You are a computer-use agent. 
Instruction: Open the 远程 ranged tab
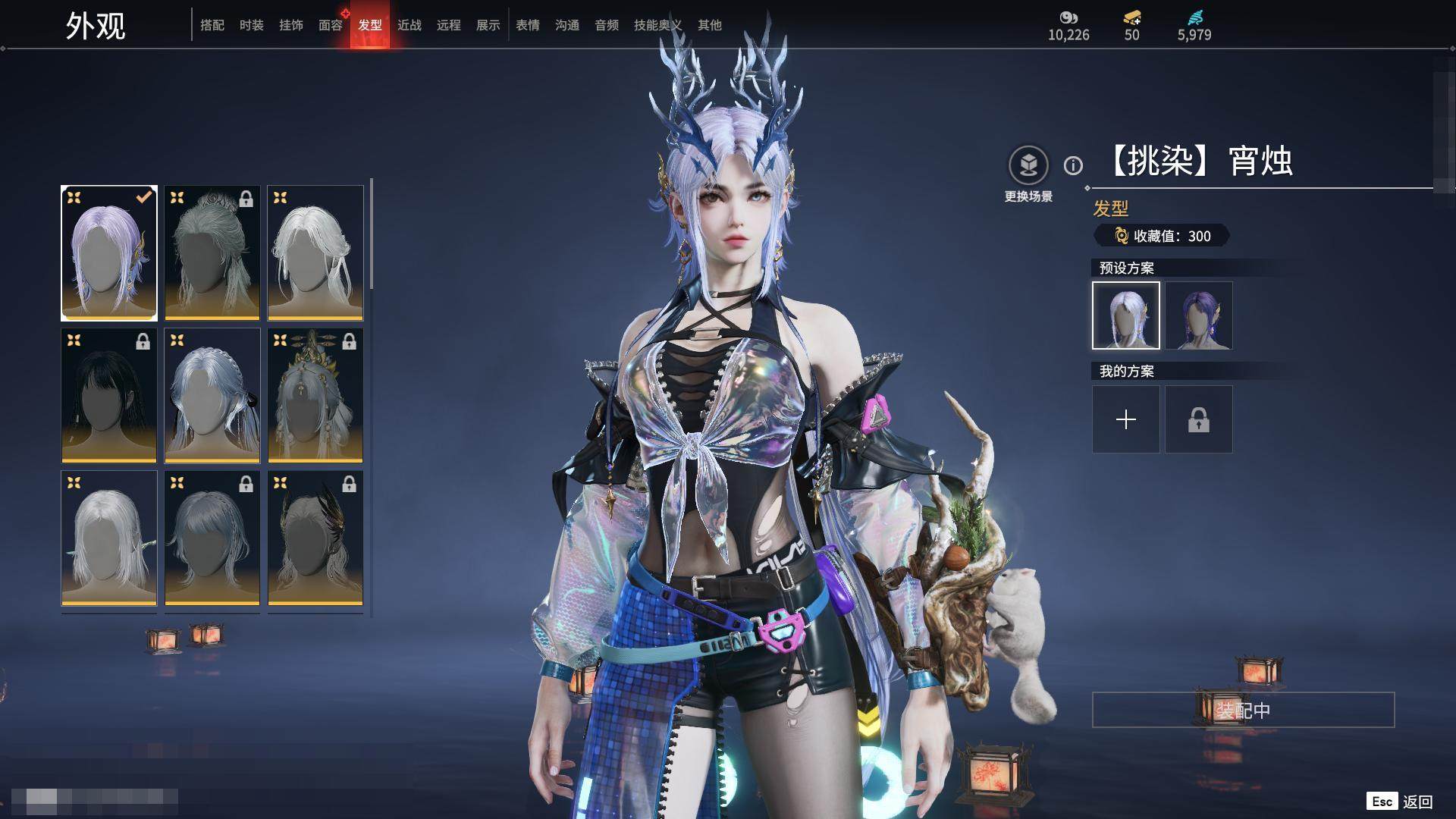tap(449, 25)
